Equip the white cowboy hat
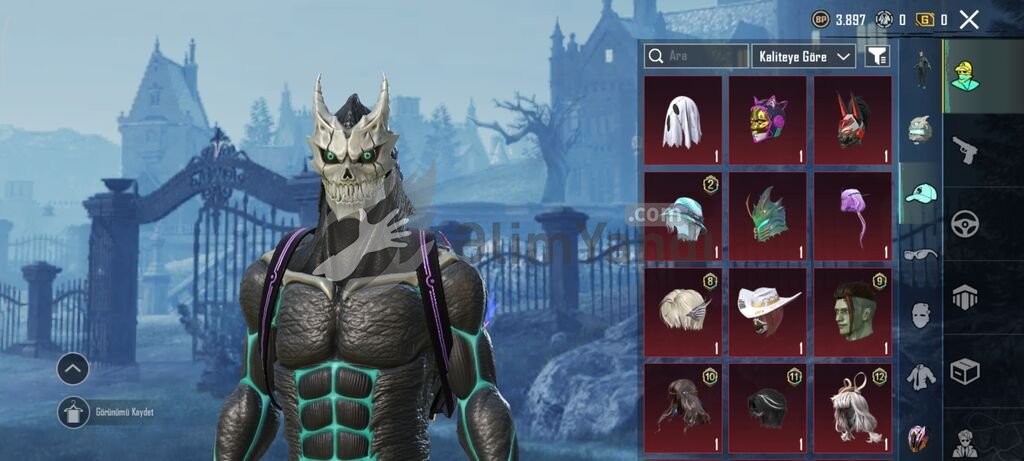Screen dimensions: 1024x461 (767, 313)
